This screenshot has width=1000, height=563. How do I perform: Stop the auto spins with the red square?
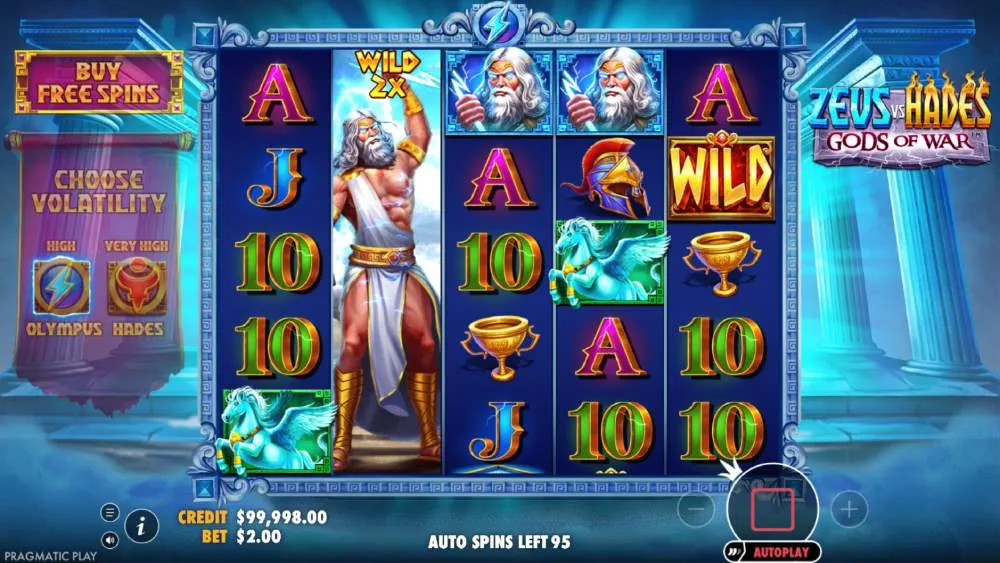(772, 509)
